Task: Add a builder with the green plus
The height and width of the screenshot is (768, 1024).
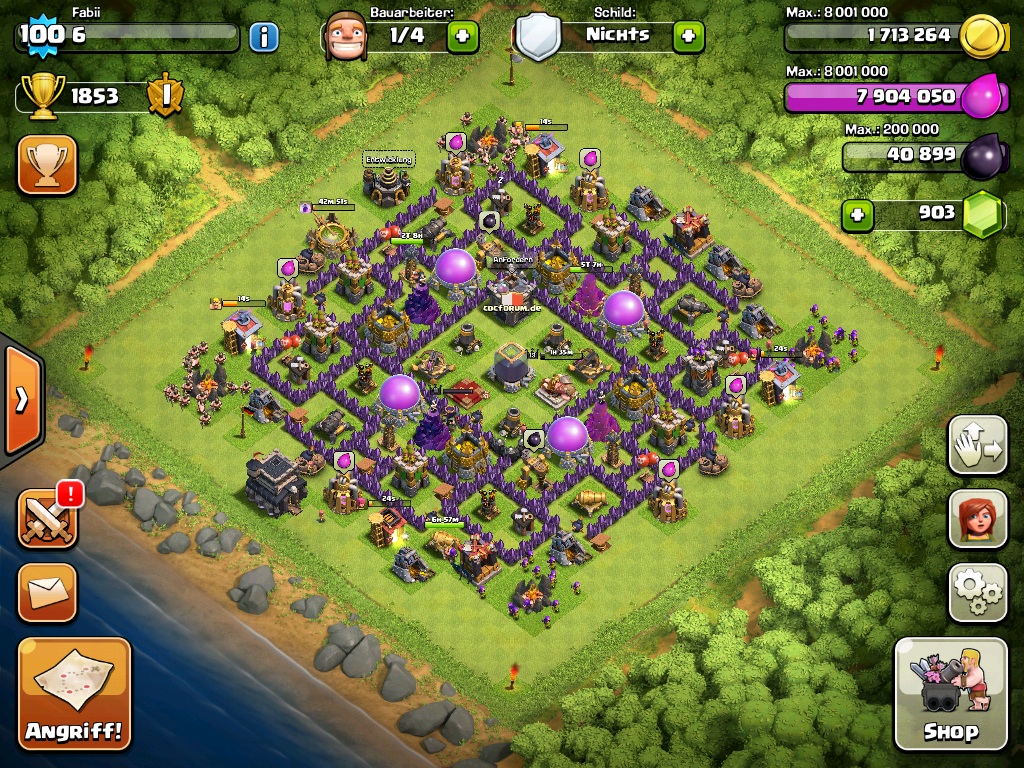Action: coord(462,37)
